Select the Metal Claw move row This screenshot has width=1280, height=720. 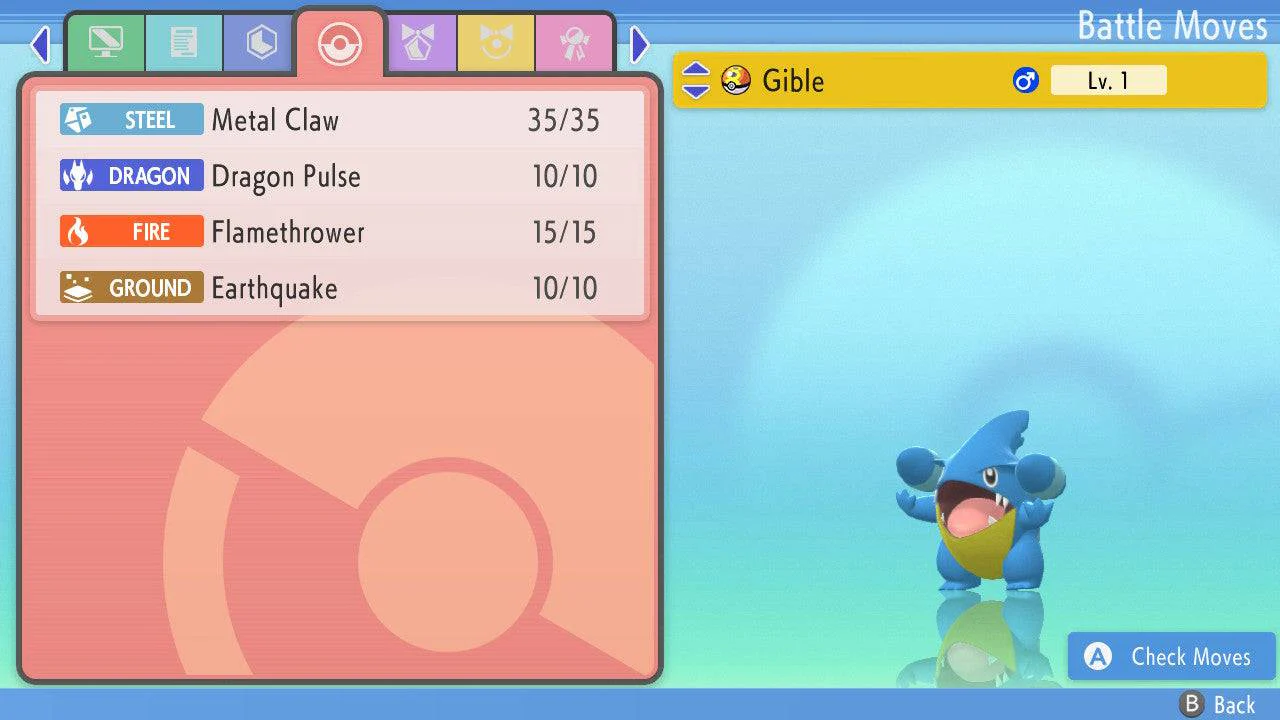pyautogui.click(x=340, y=119)
